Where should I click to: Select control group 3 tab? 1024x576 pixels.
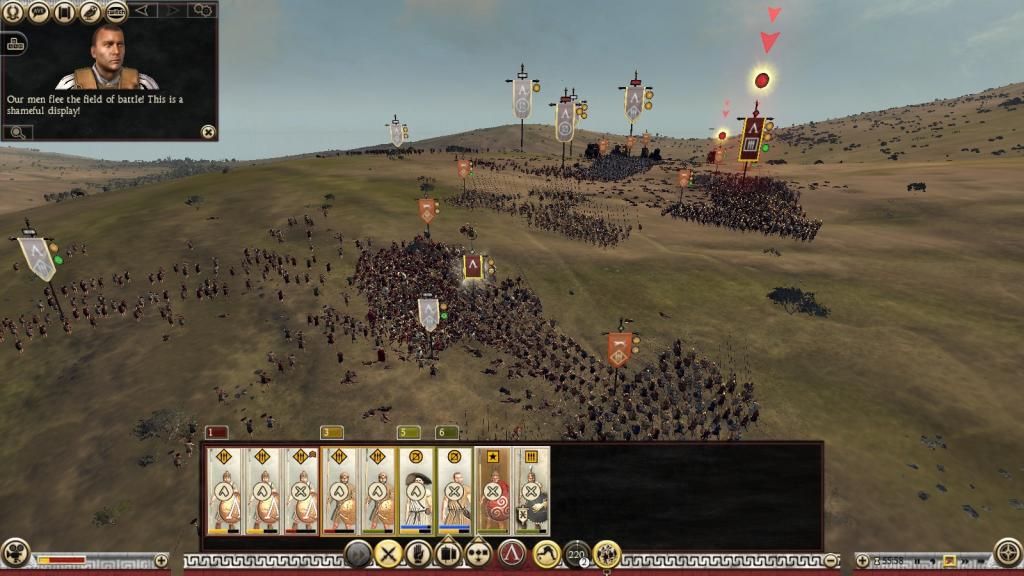pyautogui.click(x=331, y=432)
